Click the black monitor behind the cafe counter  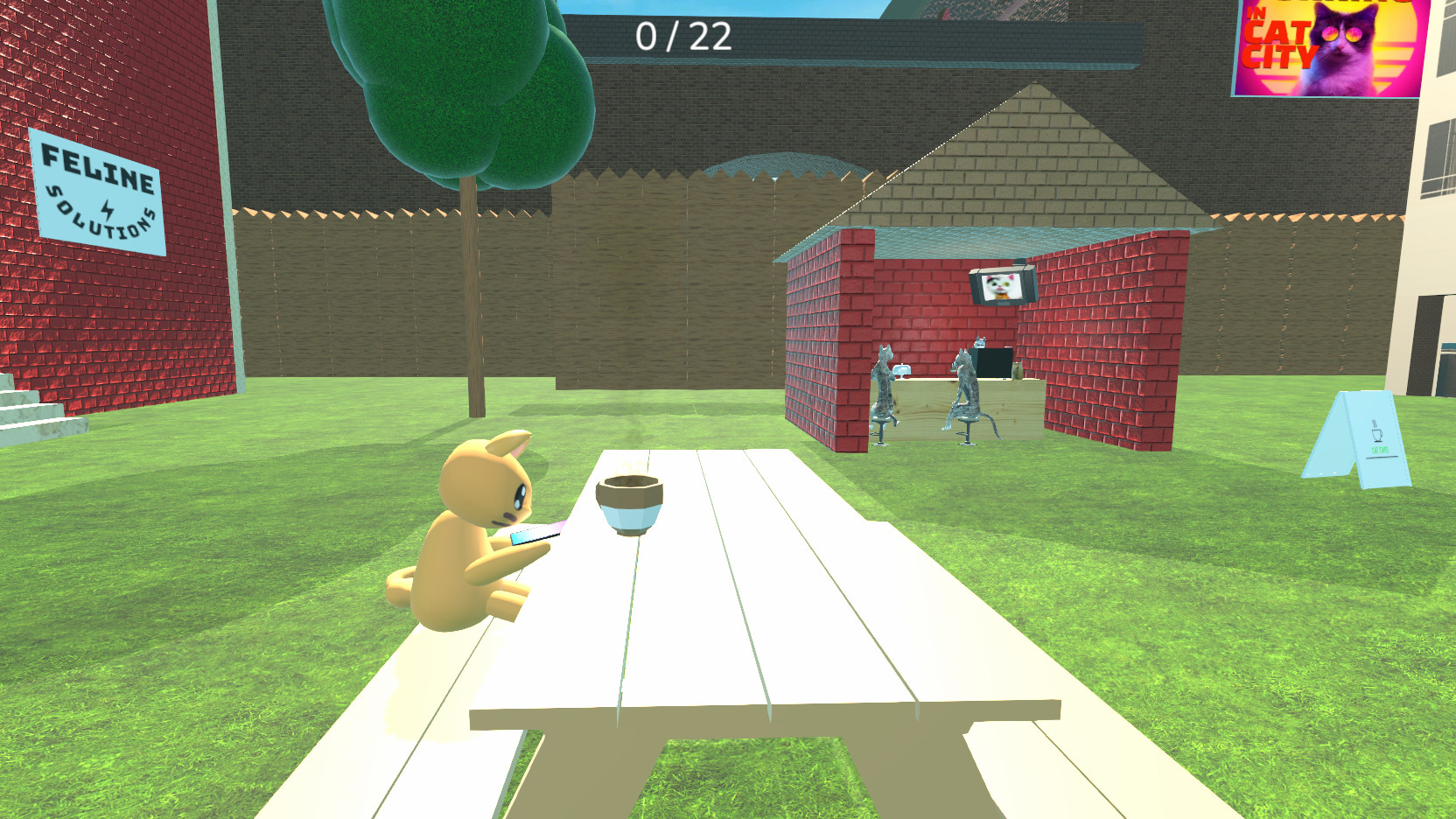click(993, 362)
